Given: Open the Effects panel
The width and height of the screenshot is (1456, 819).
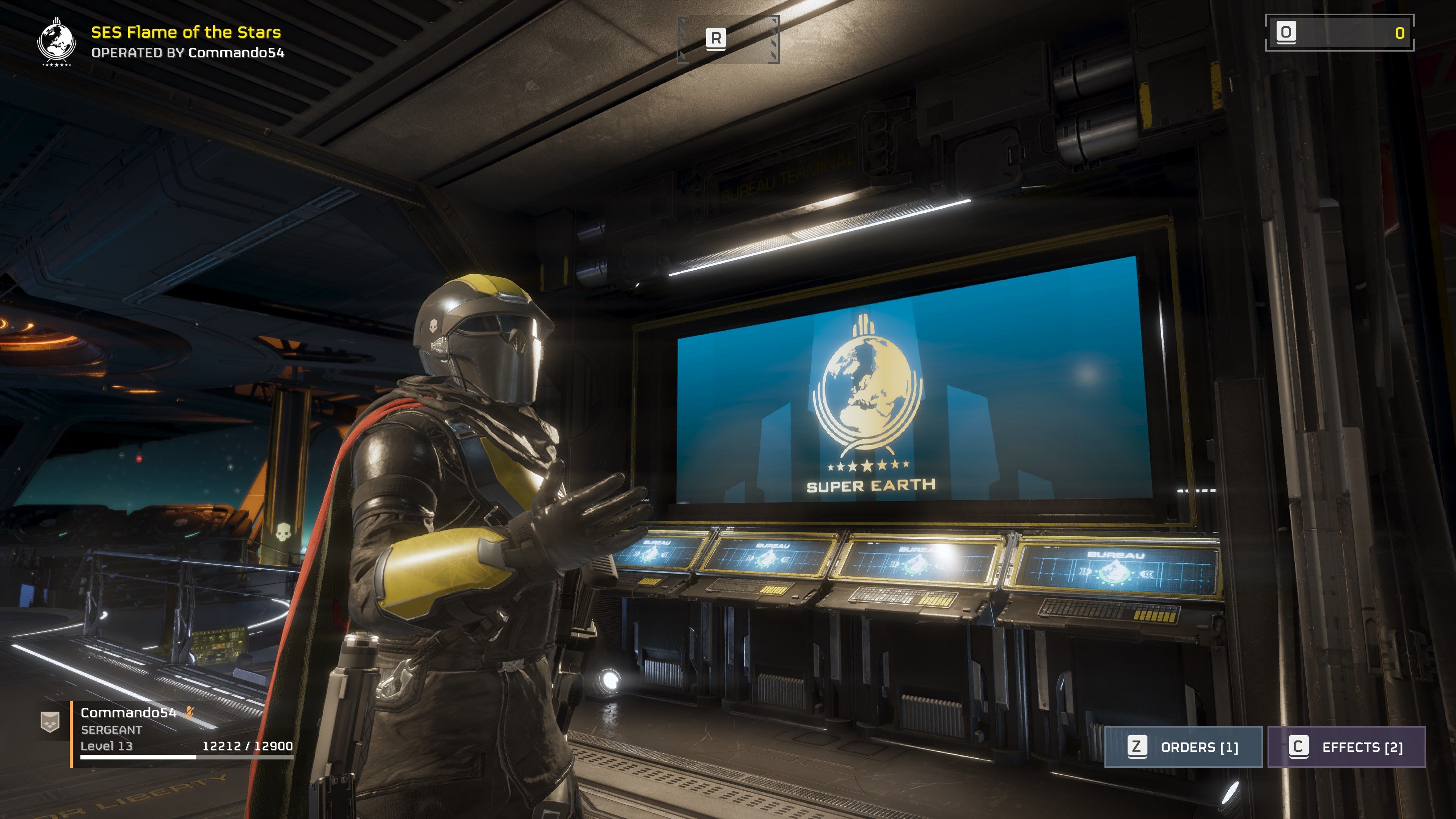Looking at the screenshot, I should [x=1346, y=747].
